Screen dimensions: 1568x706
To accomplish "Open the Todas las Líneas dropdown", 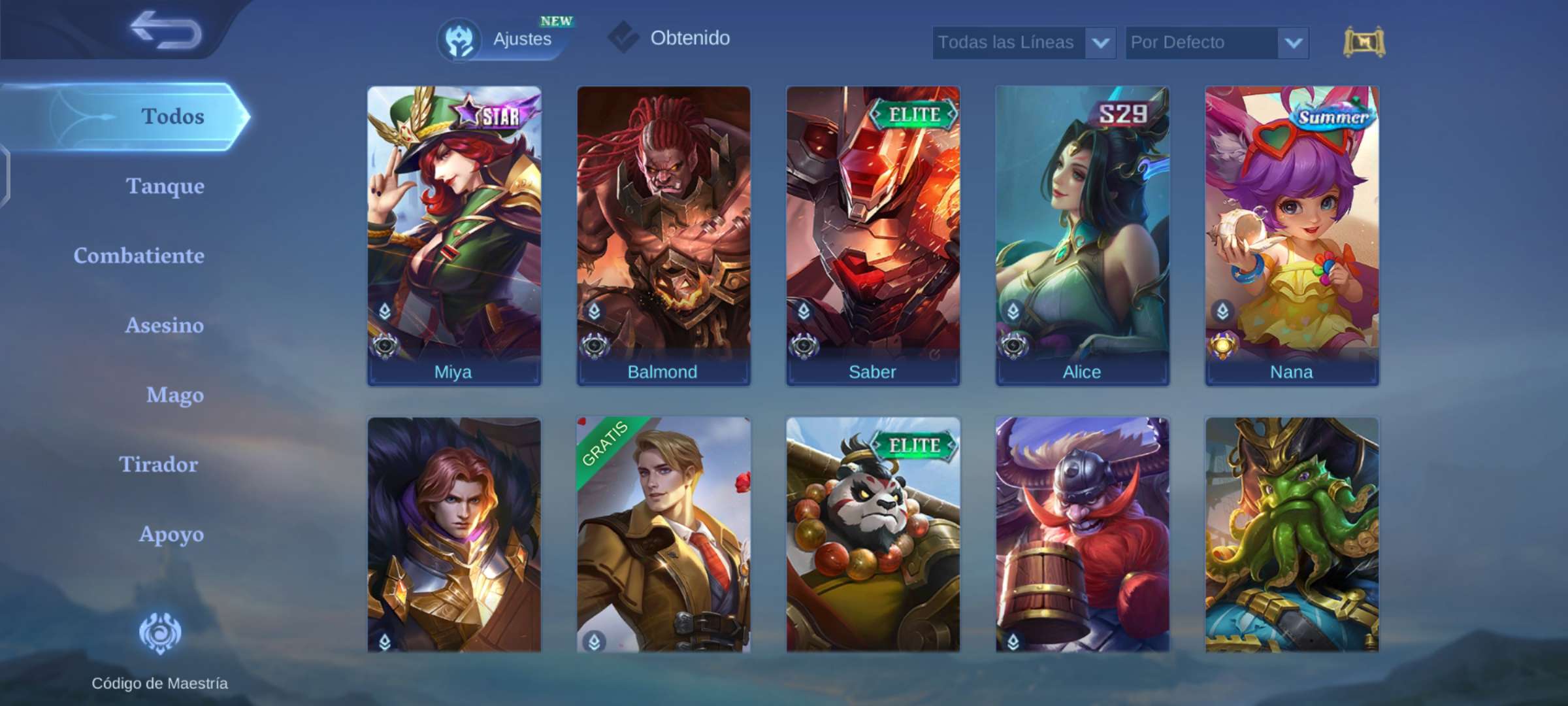I will point(1023,43).
